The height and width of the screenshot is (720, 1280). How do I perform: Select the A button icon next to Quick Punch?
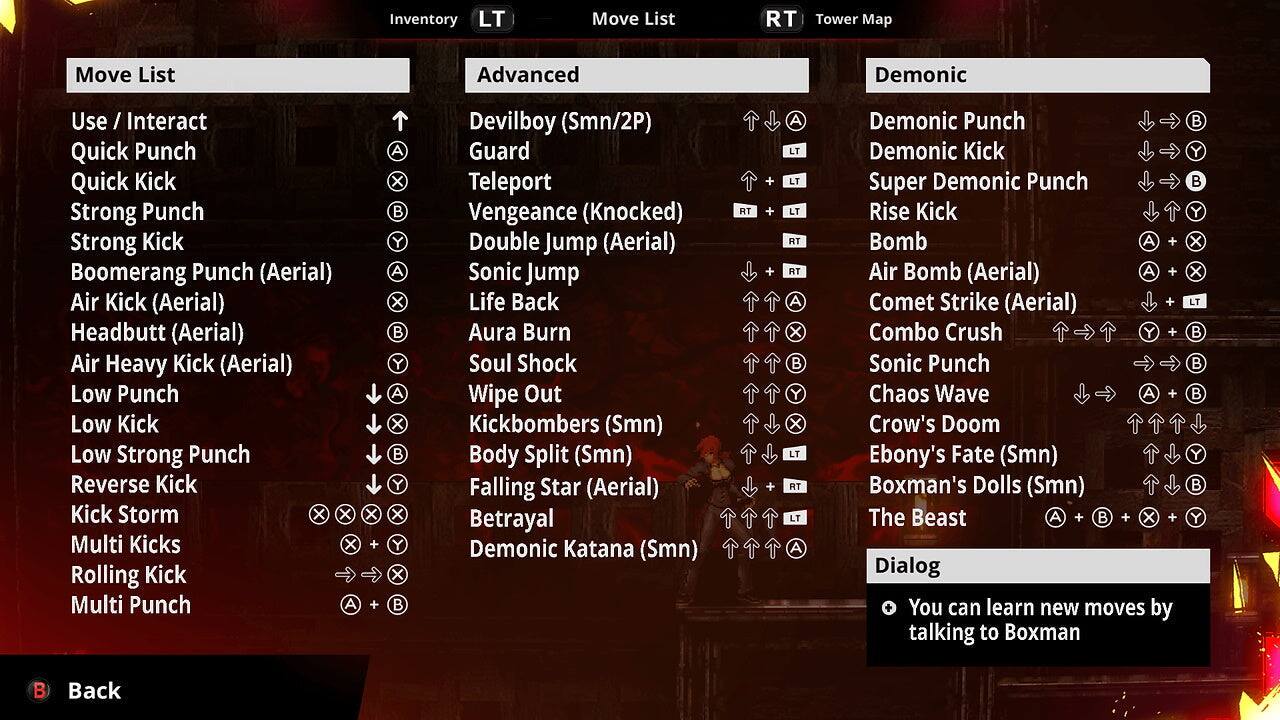tap(397, 151)
